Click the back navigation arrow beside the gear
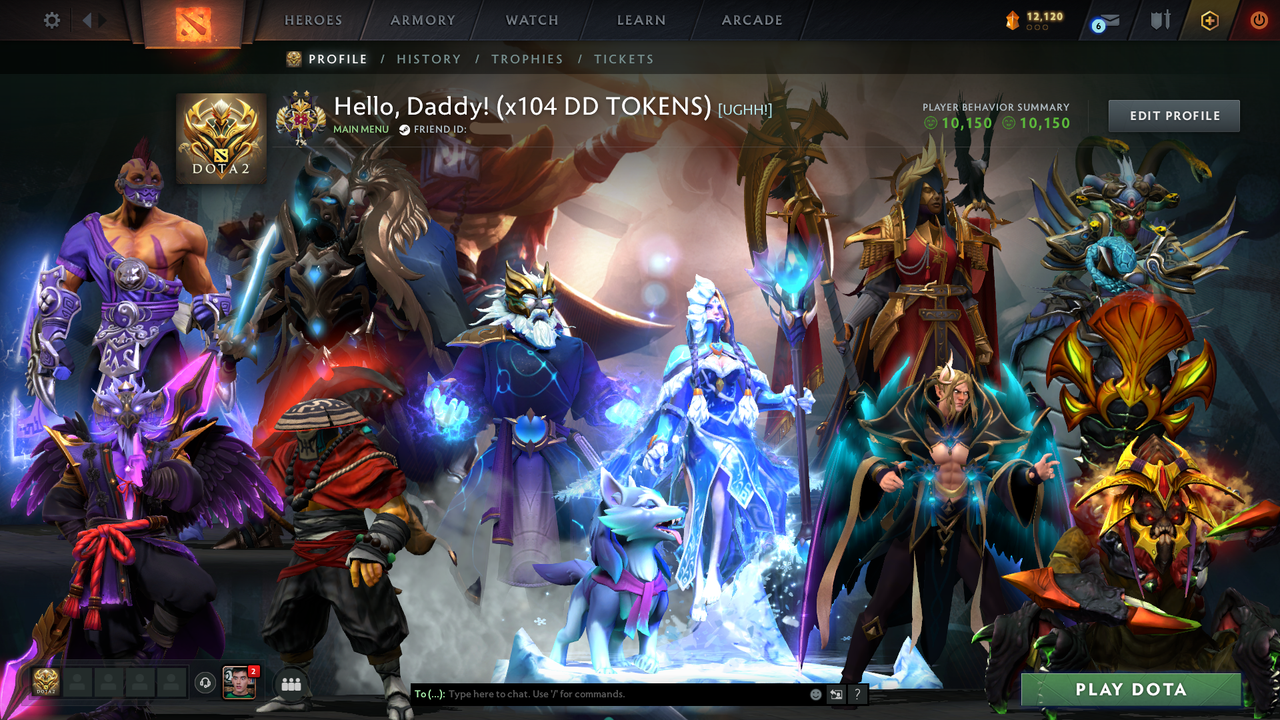 click(x=86, y=19)
